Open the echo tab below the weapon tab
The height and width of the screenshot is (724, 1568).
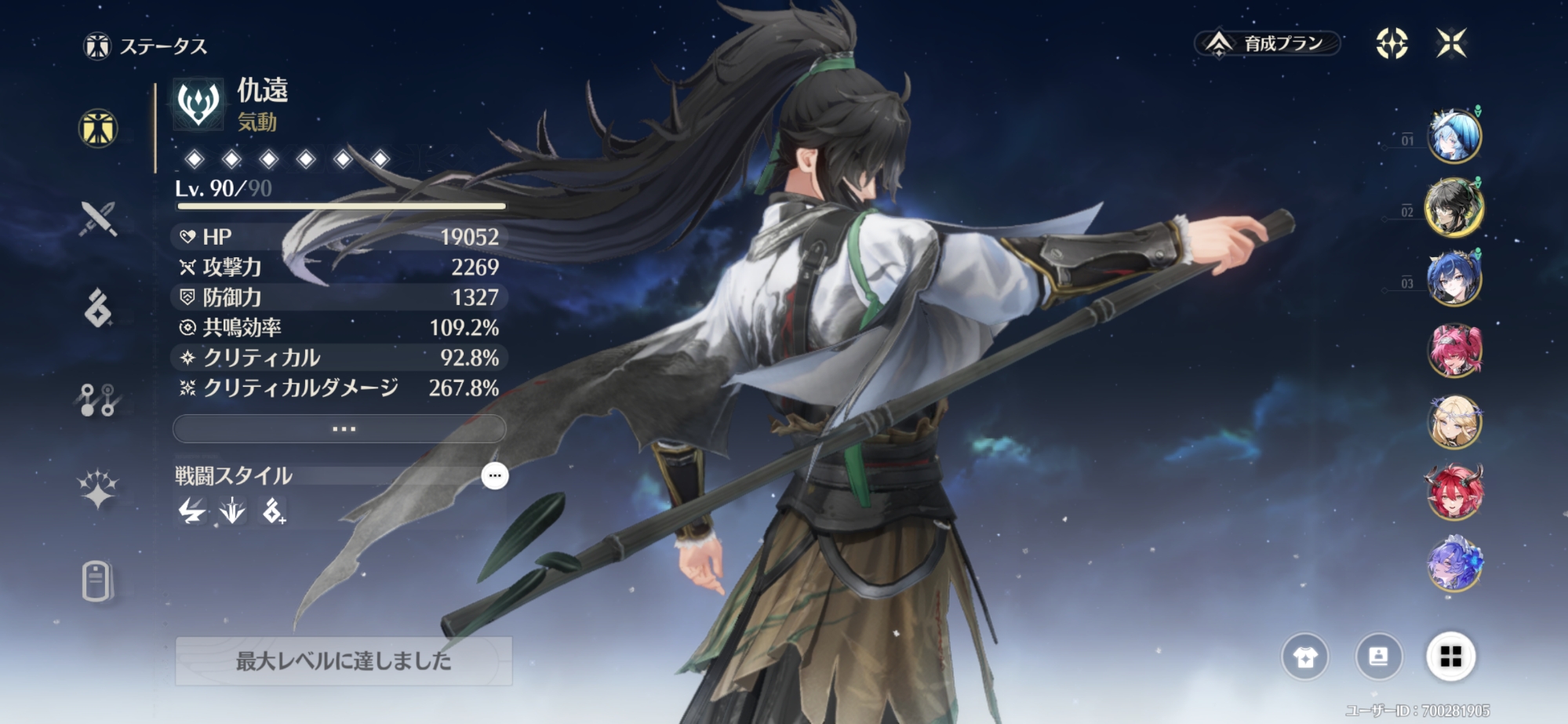point(98,307)
